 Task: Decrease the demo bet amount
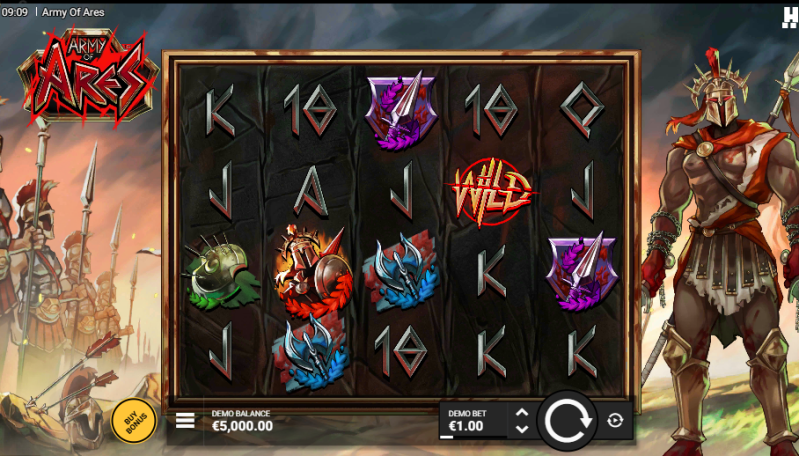coord(521,429)
